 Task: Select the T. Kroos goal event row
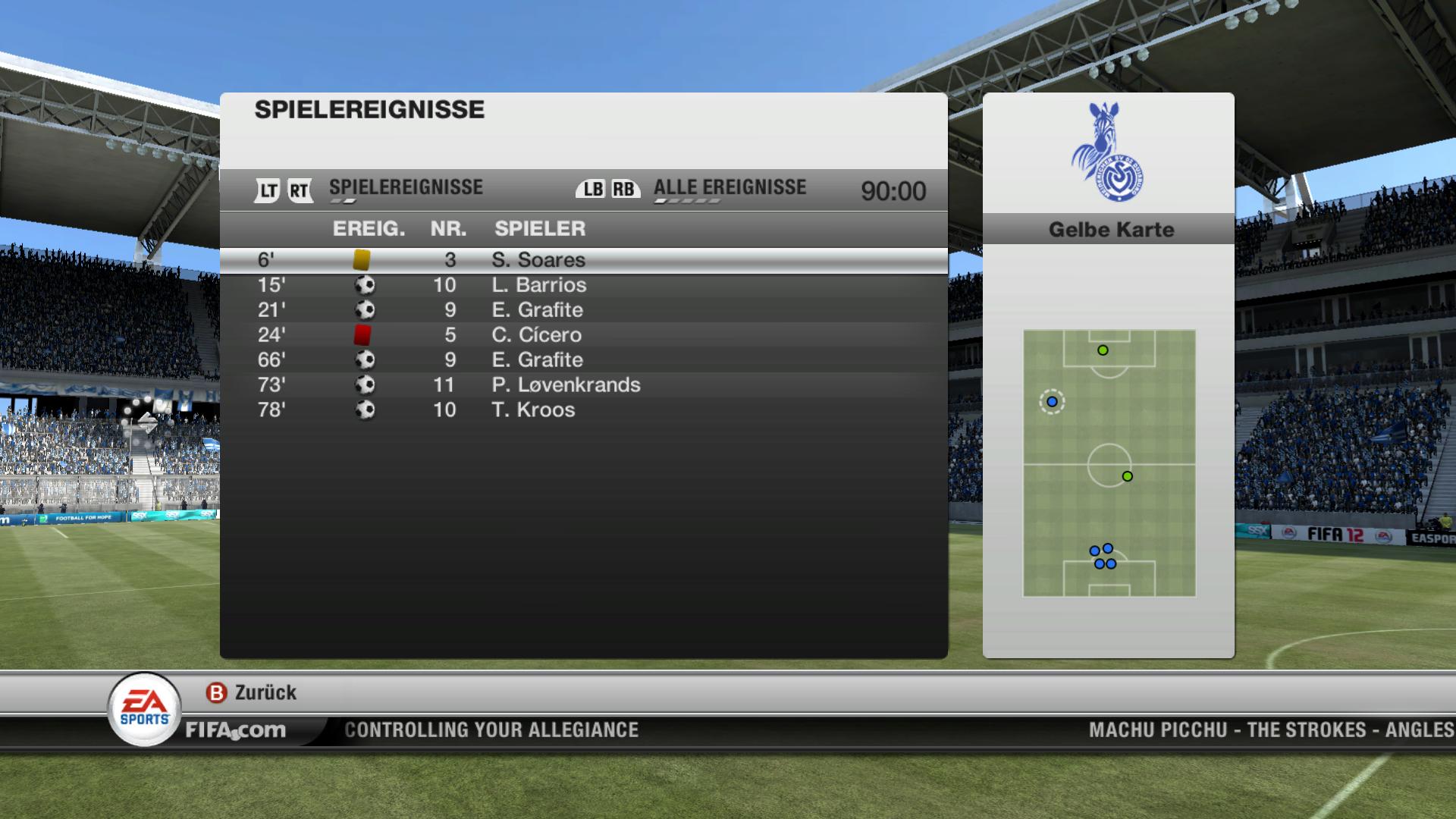point(582,410)
